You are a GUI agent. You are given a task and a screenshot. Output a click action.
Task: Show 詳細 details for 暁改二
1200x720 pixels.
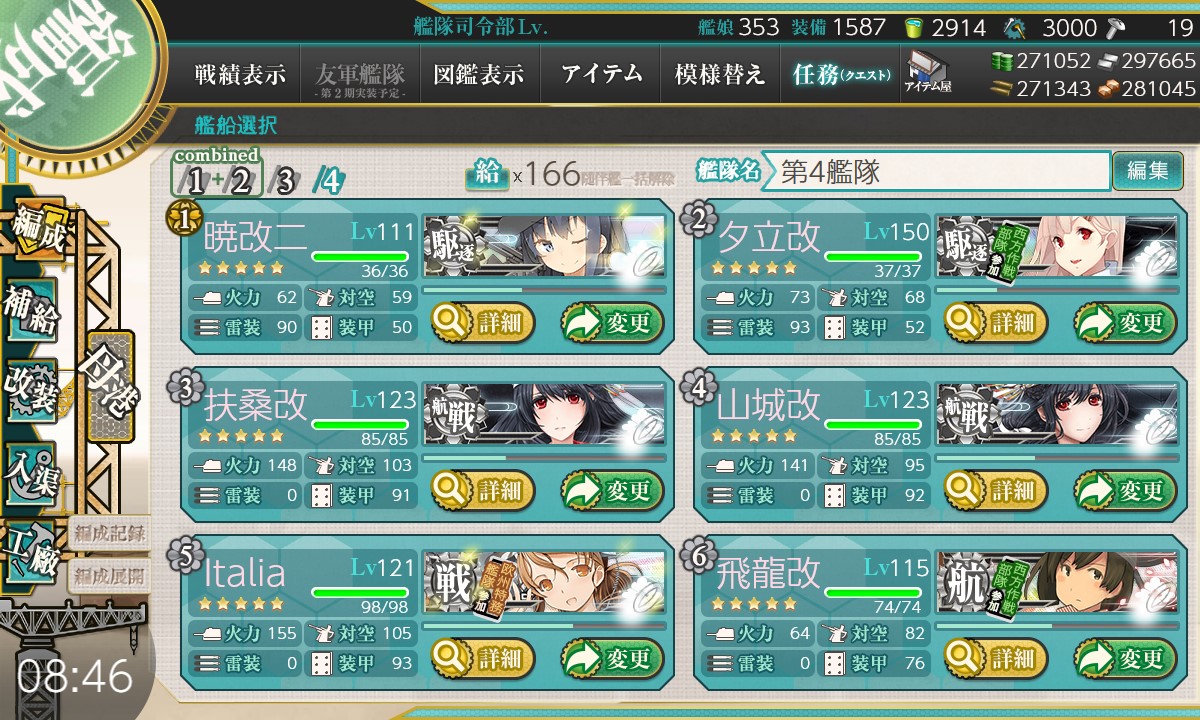[483, 323]
